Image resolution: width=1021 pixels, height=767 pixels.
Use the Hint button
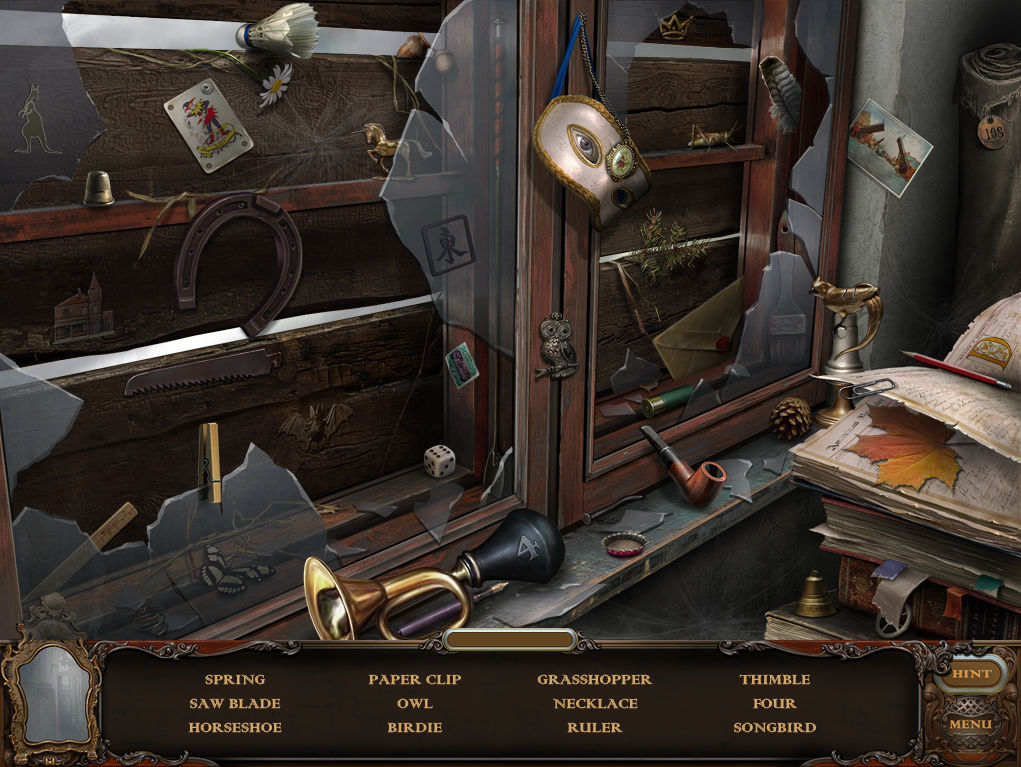(971, 674)
